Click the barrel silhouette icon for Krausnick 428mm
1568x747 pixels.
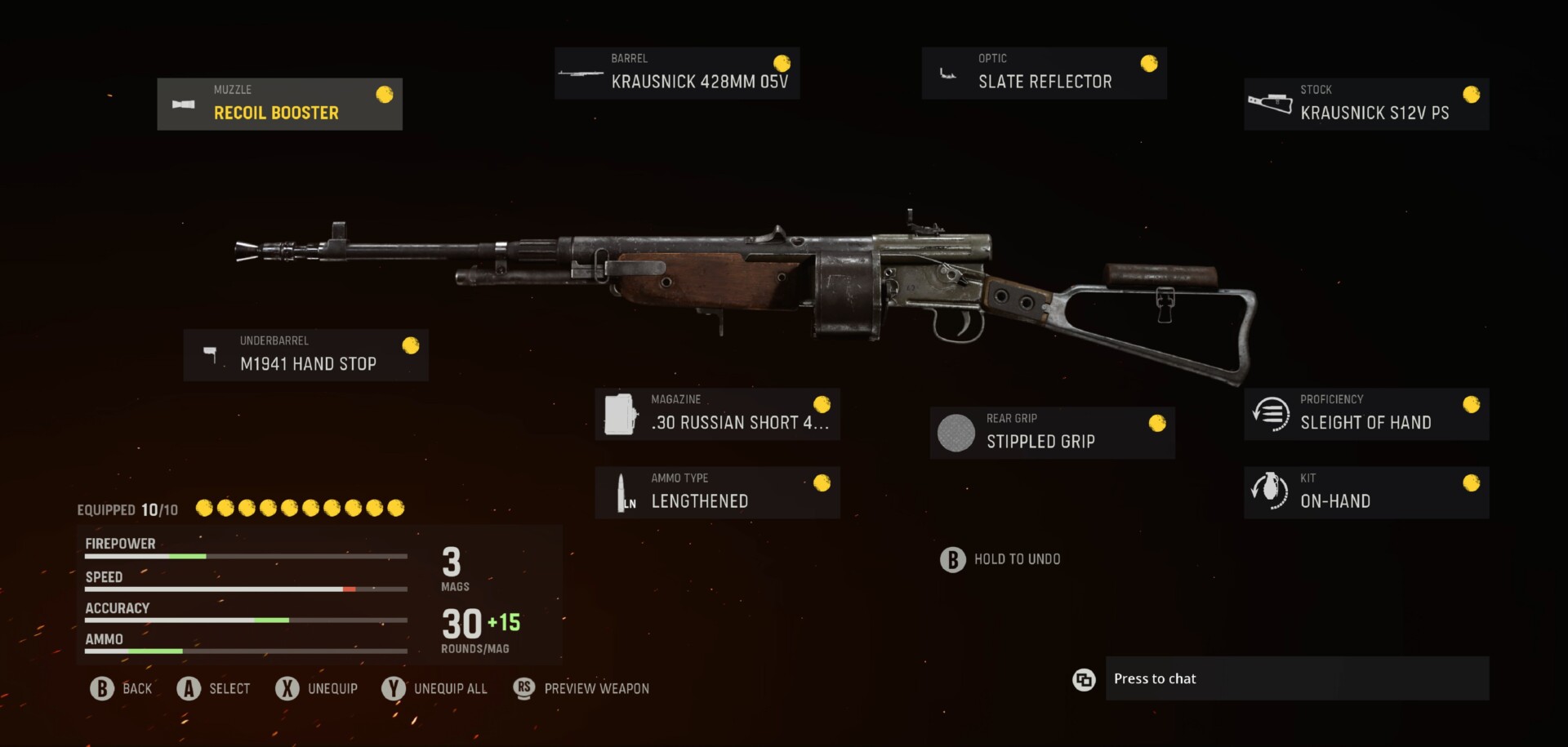[x=581, y=73]
